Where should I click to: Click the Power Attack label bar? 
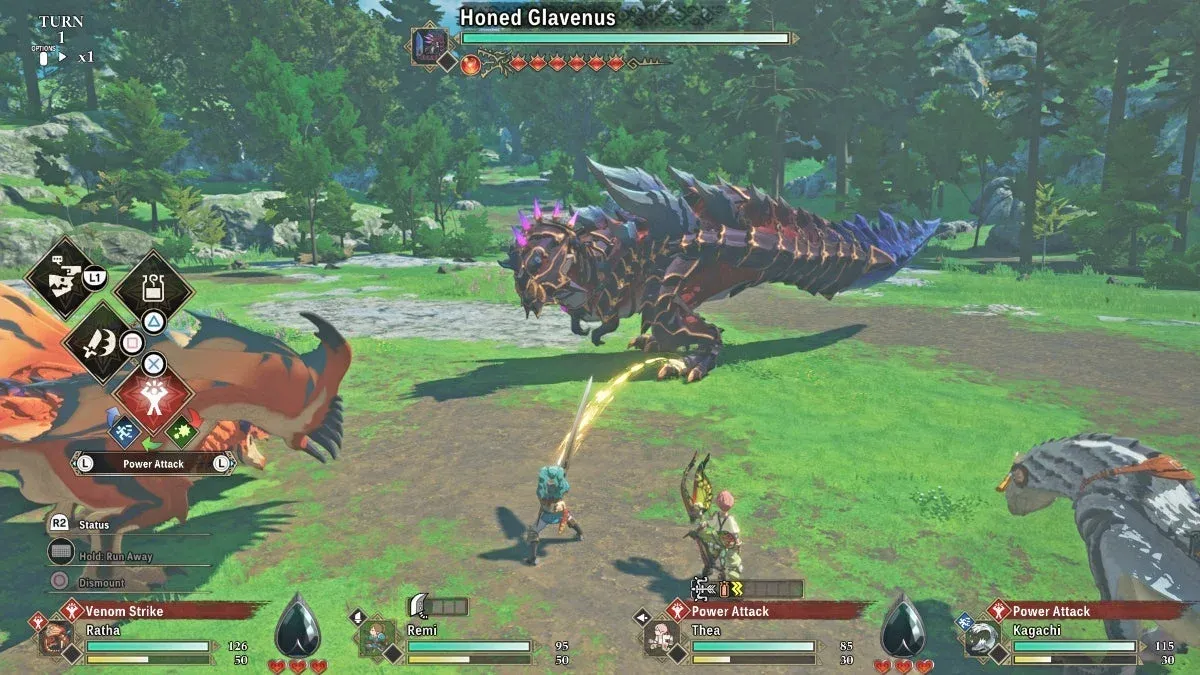(153, 464)
